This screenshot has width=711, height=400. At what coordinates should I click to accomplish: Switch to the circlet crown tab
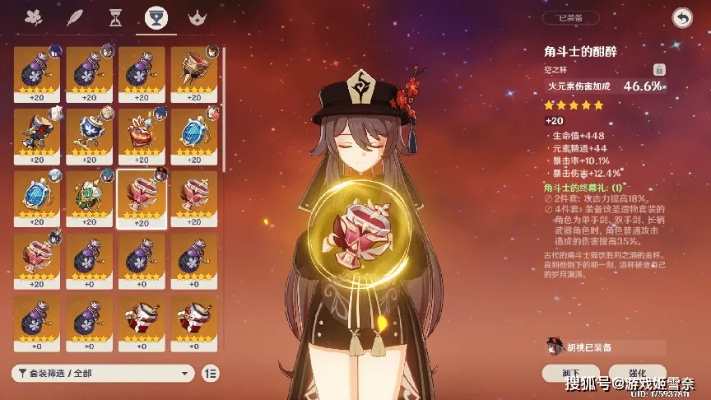coord(196,18)
